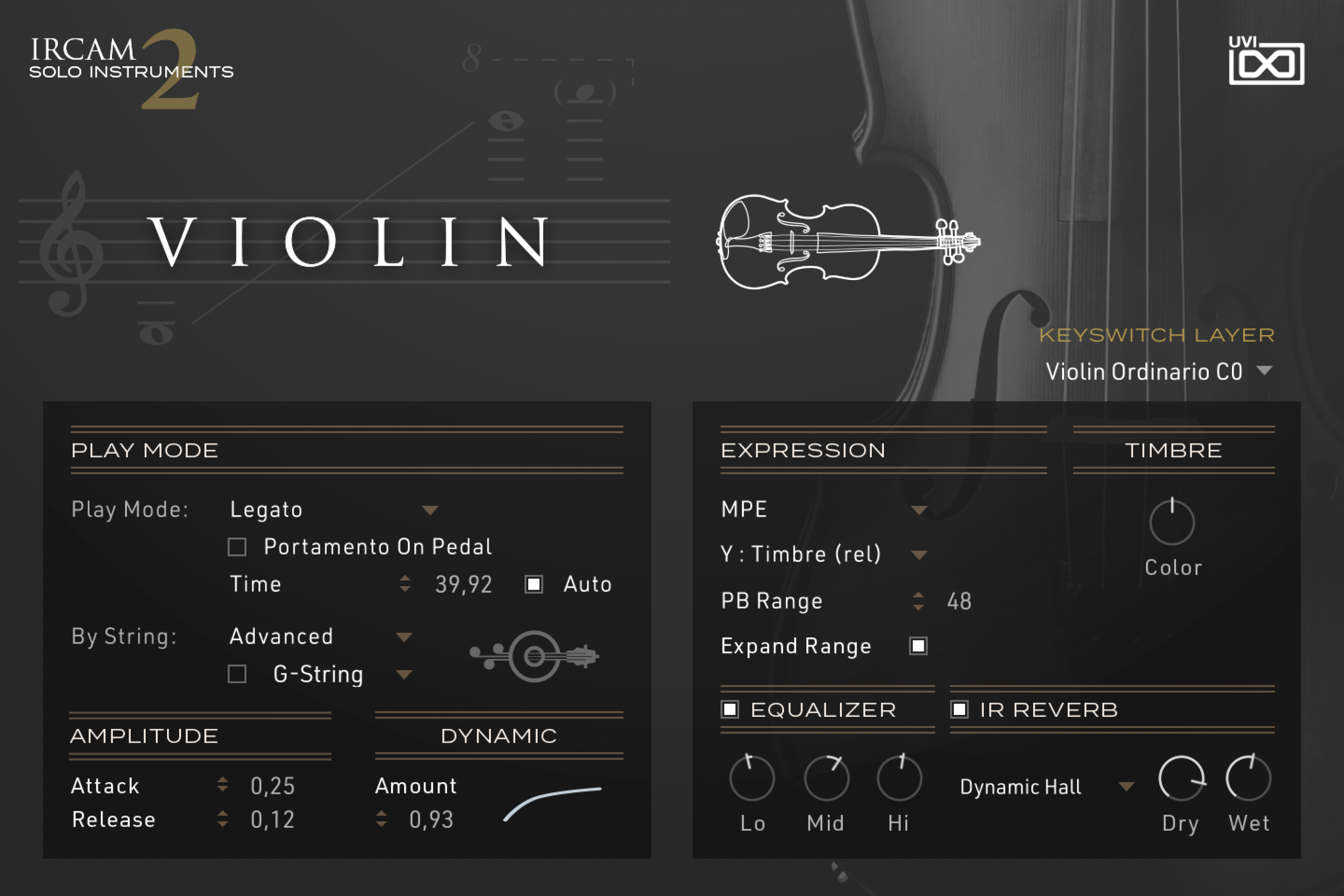Toggle the Auto checkbox for Time
Screen dimensions: 1344x896
534,584
